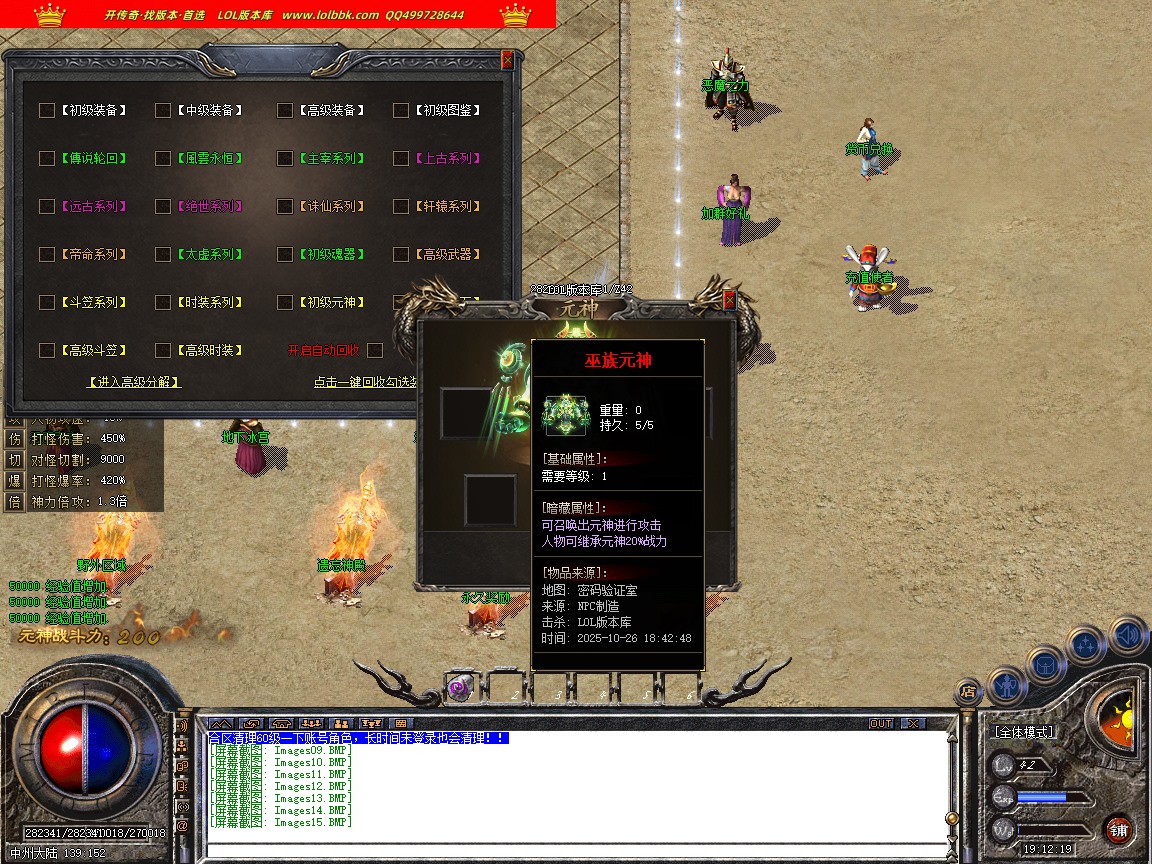Tick the 初级装备 checkbox

click(x=47, y=110)
